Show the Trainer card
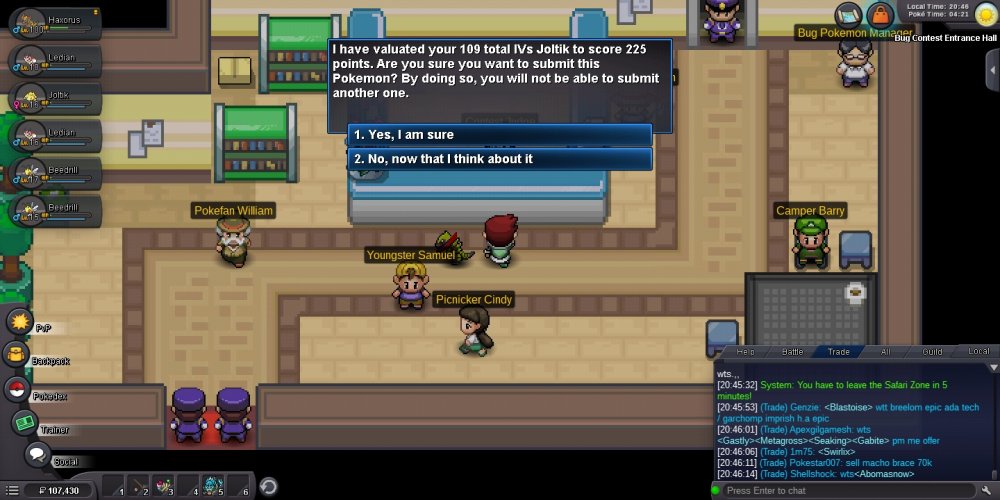 tap(24, 423)
